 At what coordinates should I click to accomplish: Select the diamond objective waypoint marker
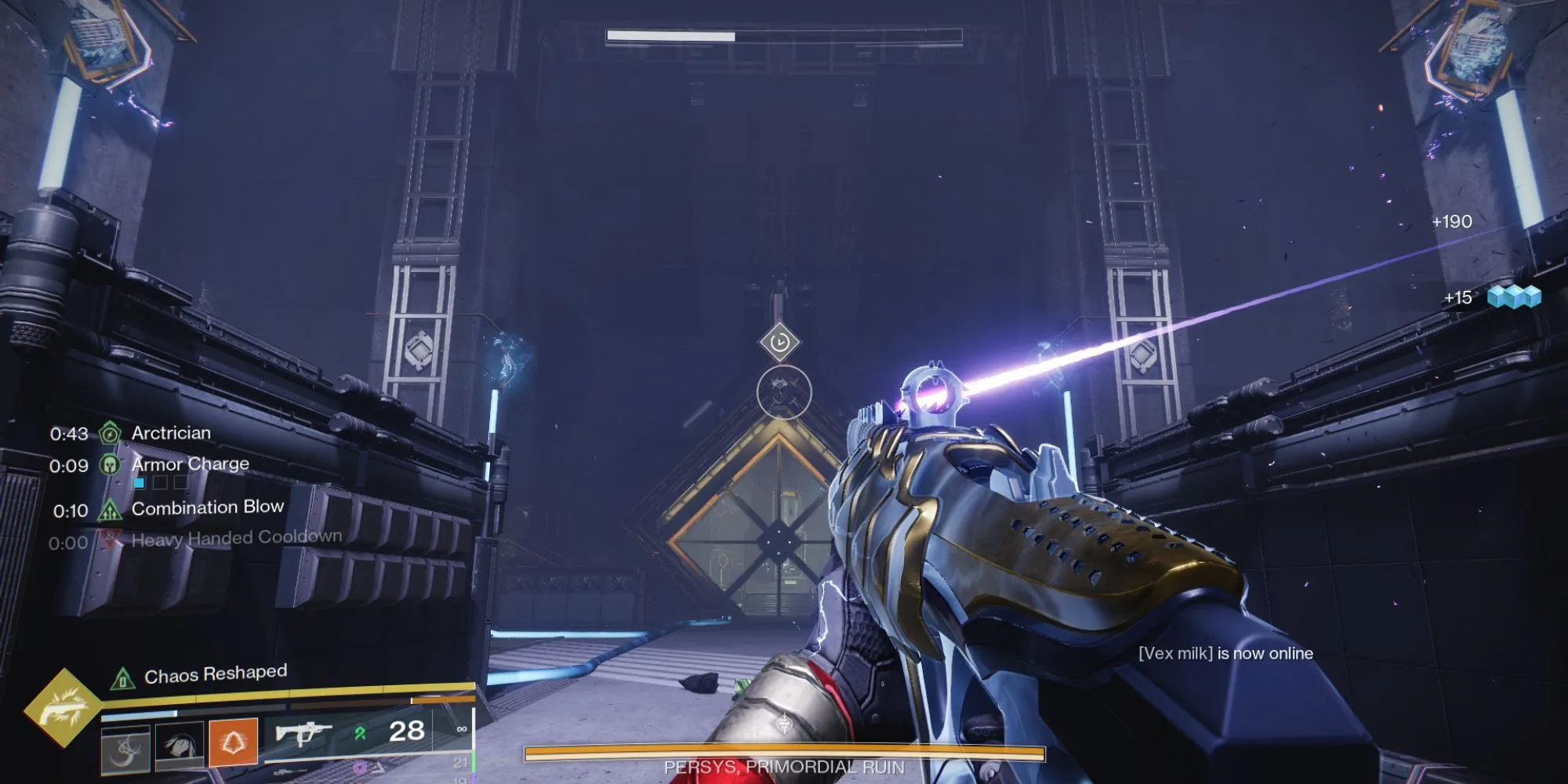(779, 342)
